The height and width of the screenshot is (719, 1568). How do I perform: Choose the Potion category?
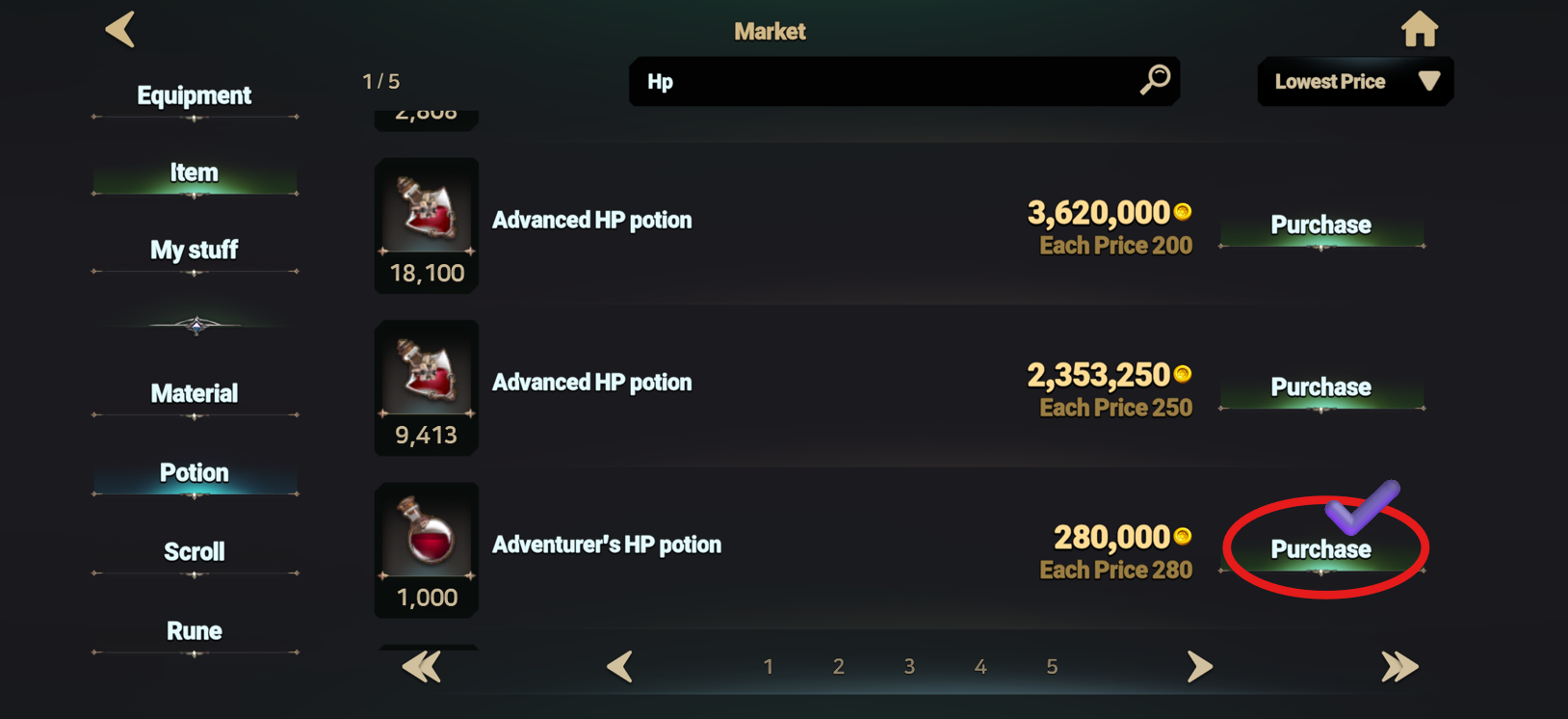(x=194, y=472)
